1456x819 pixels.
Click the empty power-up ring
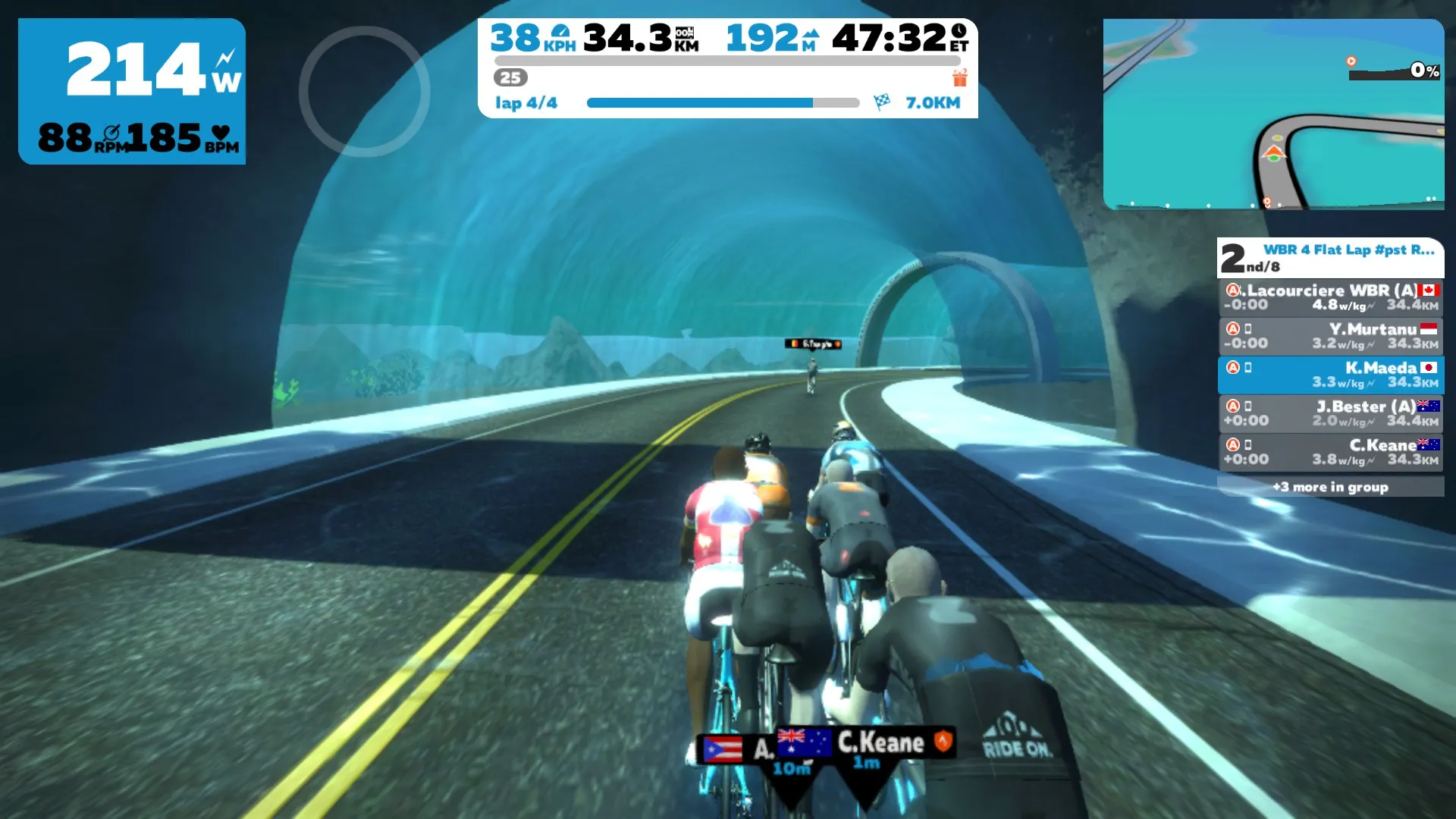tap(365, 92)
